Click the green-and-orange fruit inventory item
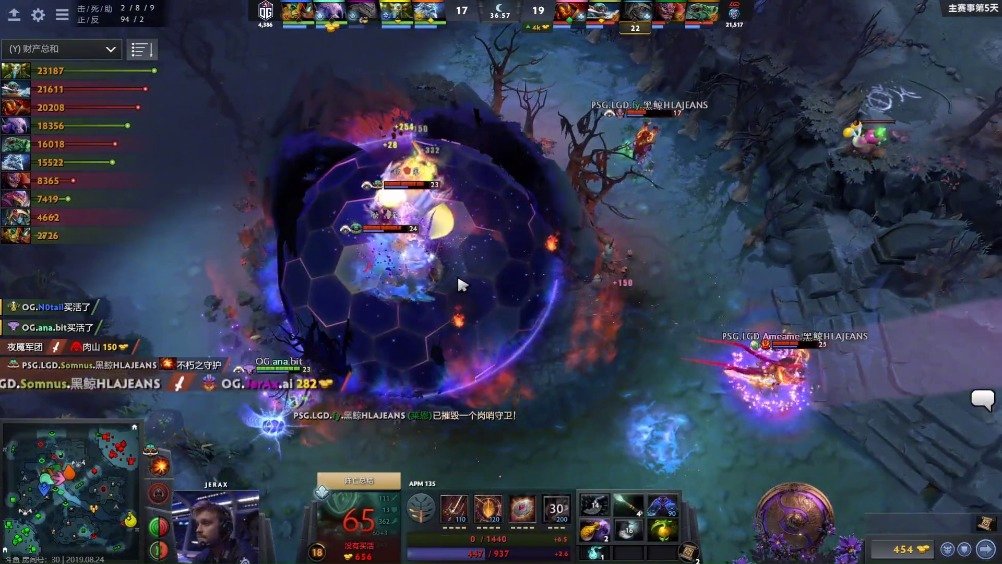This screenshot has width=1002, height=564. point(661,530)
